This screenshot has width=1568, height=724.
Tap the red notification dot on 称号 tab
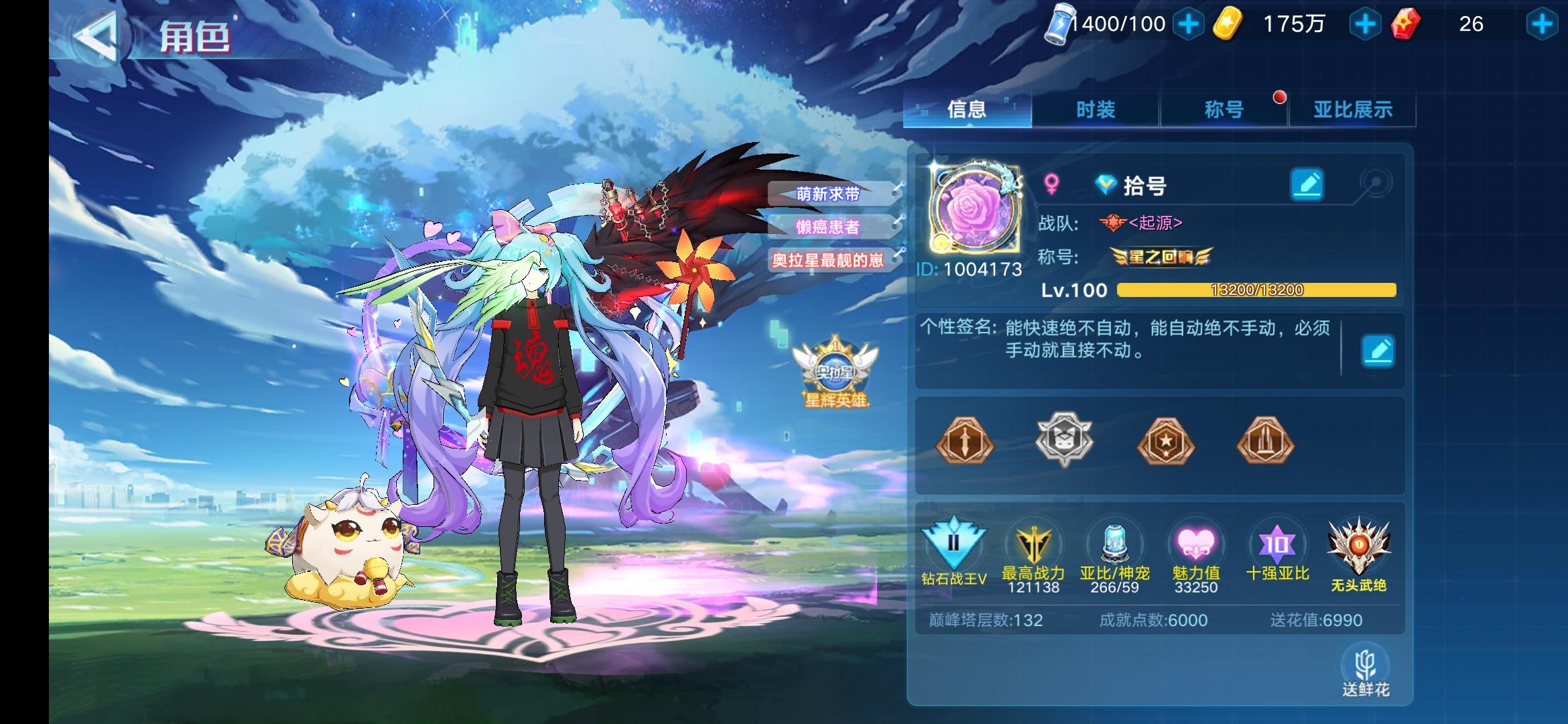tap(1280, 98)
